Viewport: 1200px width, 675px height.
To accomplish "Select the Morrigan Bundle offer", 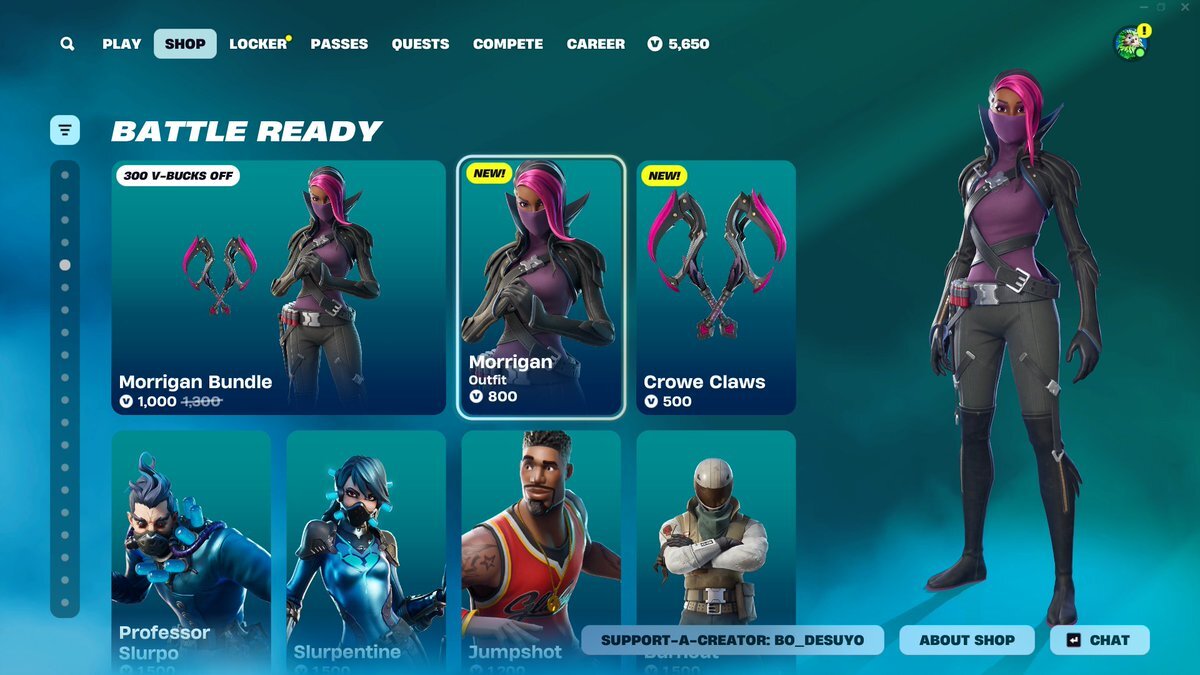I will point(278,288).
